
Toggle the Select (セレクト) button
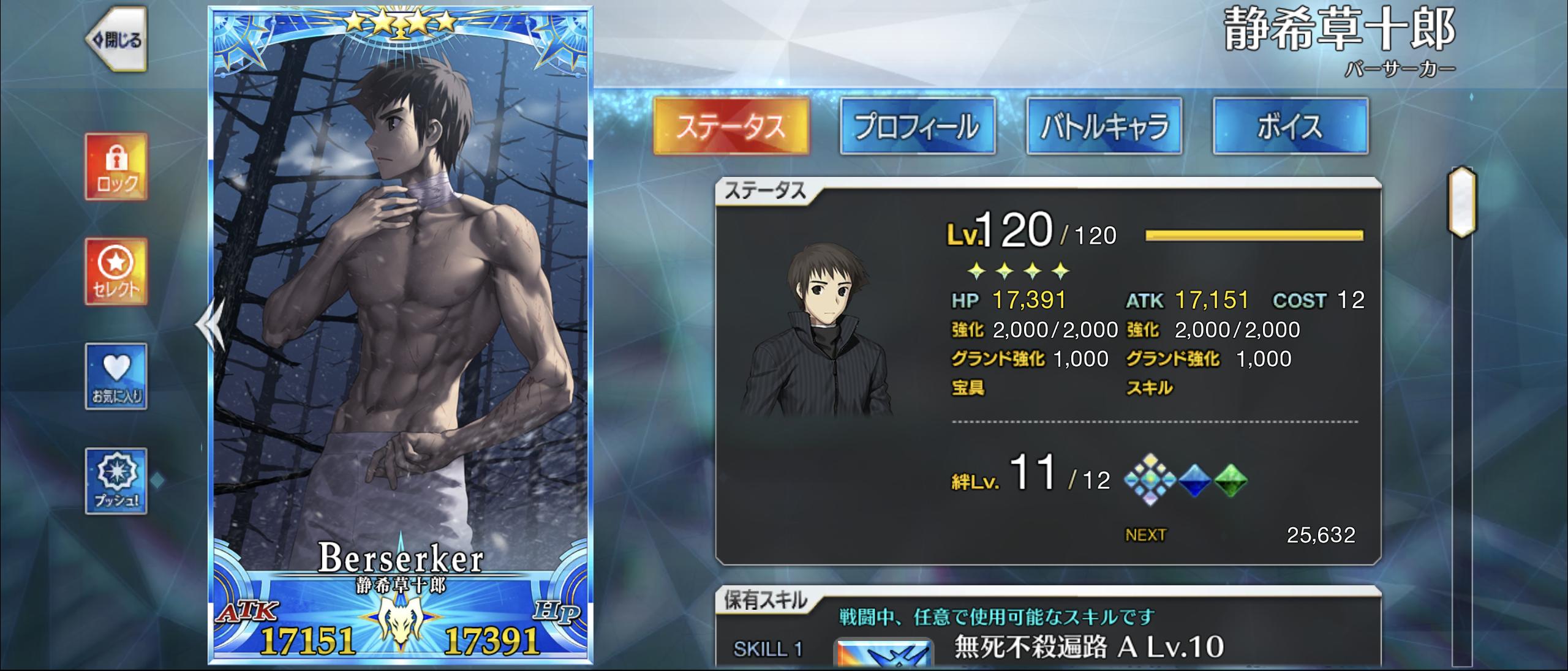click(116, 272)
